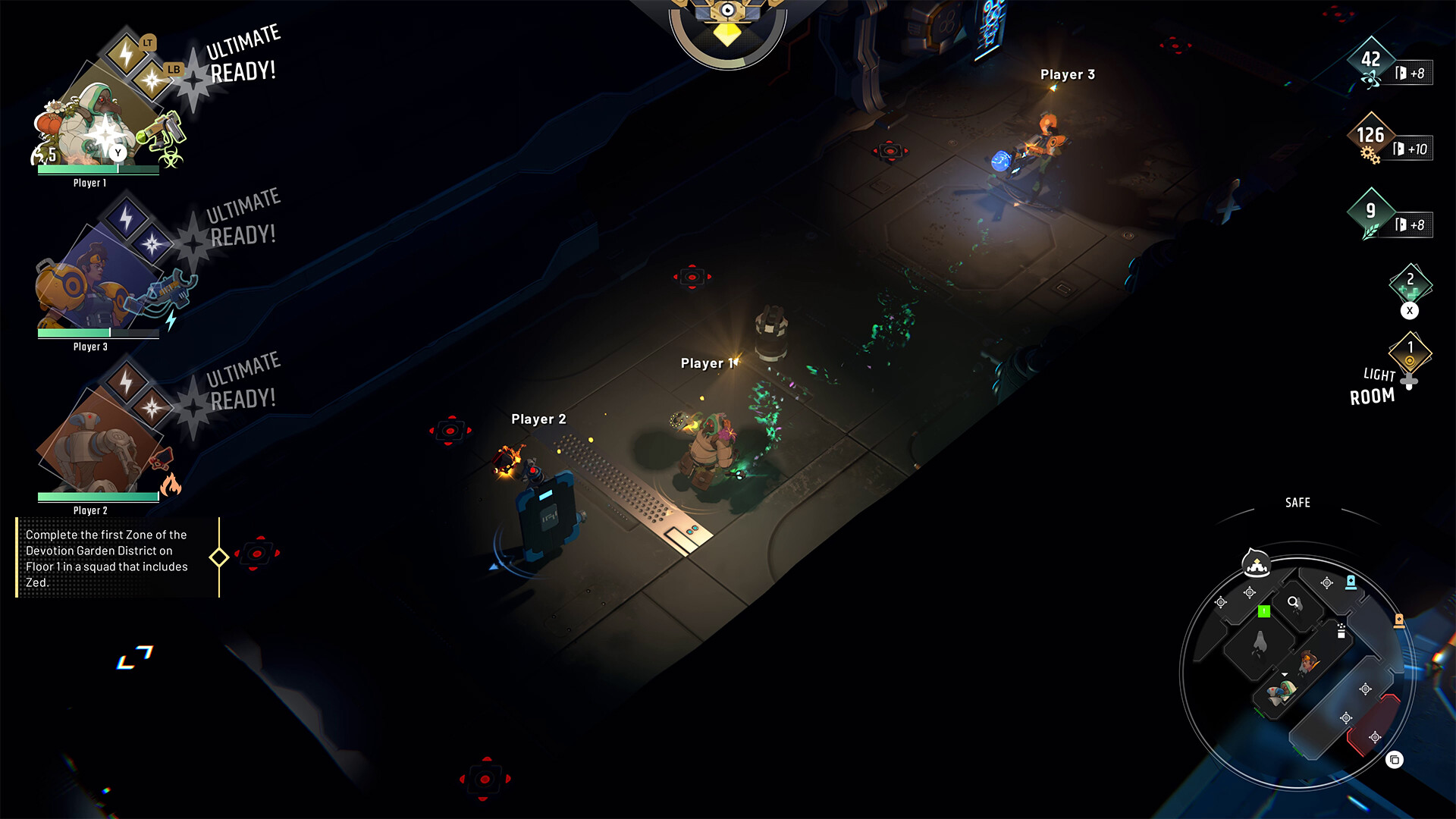Select the lightning ability icon labeled LT
Image resolution: width=1456 pixels, height=819 pixels.
123,53
